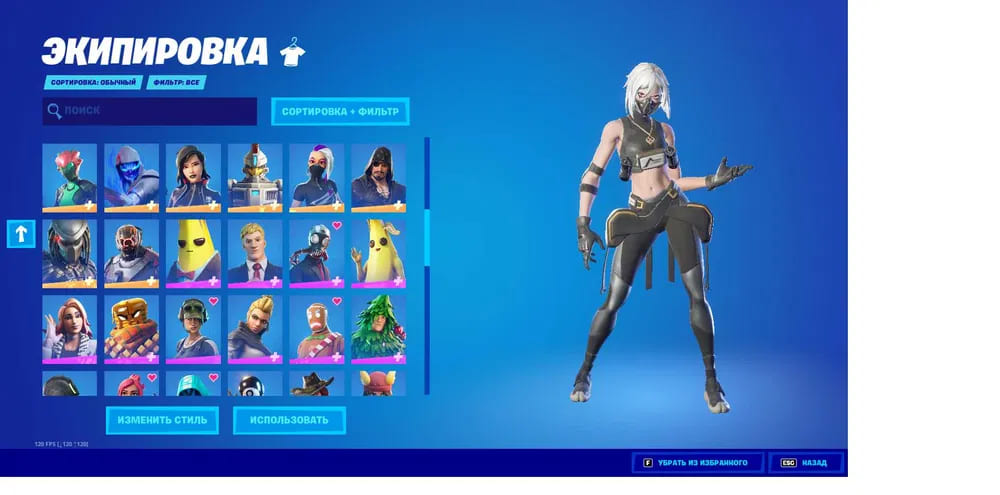The height and width of the screenshot is (495, 1000).
Task: Select the blue glowing-face hooded outfit
Action: click(x=132, y=177)
